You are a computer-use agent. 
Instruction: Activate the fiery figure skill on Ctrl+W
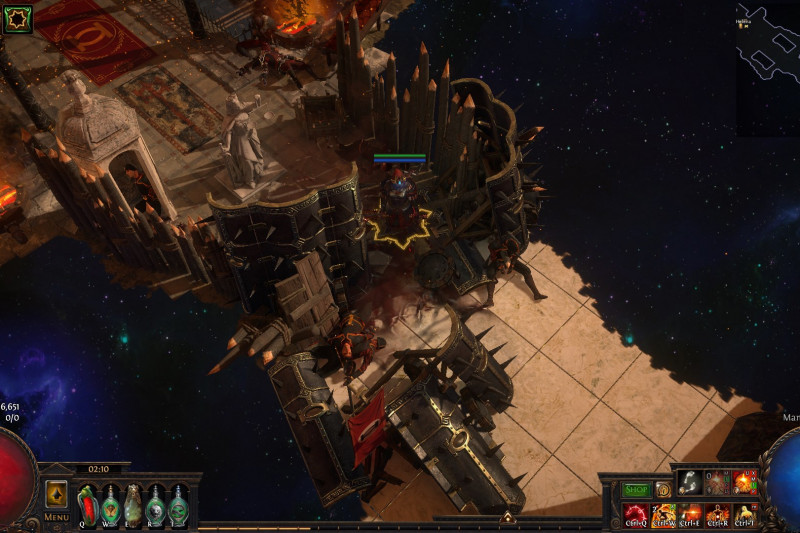(664, 514)
